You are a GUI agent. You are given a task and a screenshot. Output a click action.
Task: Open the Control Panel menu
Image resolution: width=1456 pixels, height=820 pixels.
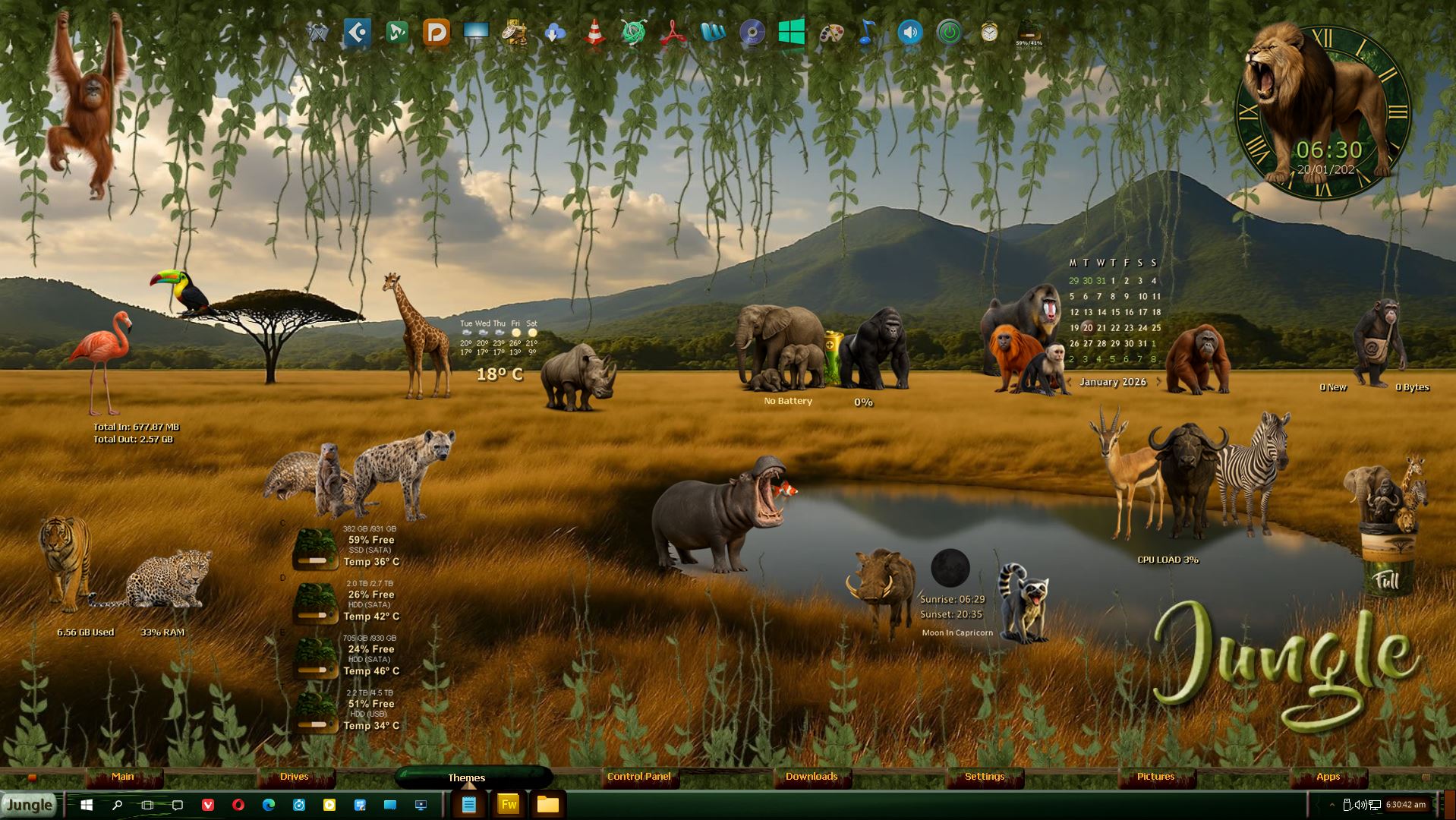639,777
